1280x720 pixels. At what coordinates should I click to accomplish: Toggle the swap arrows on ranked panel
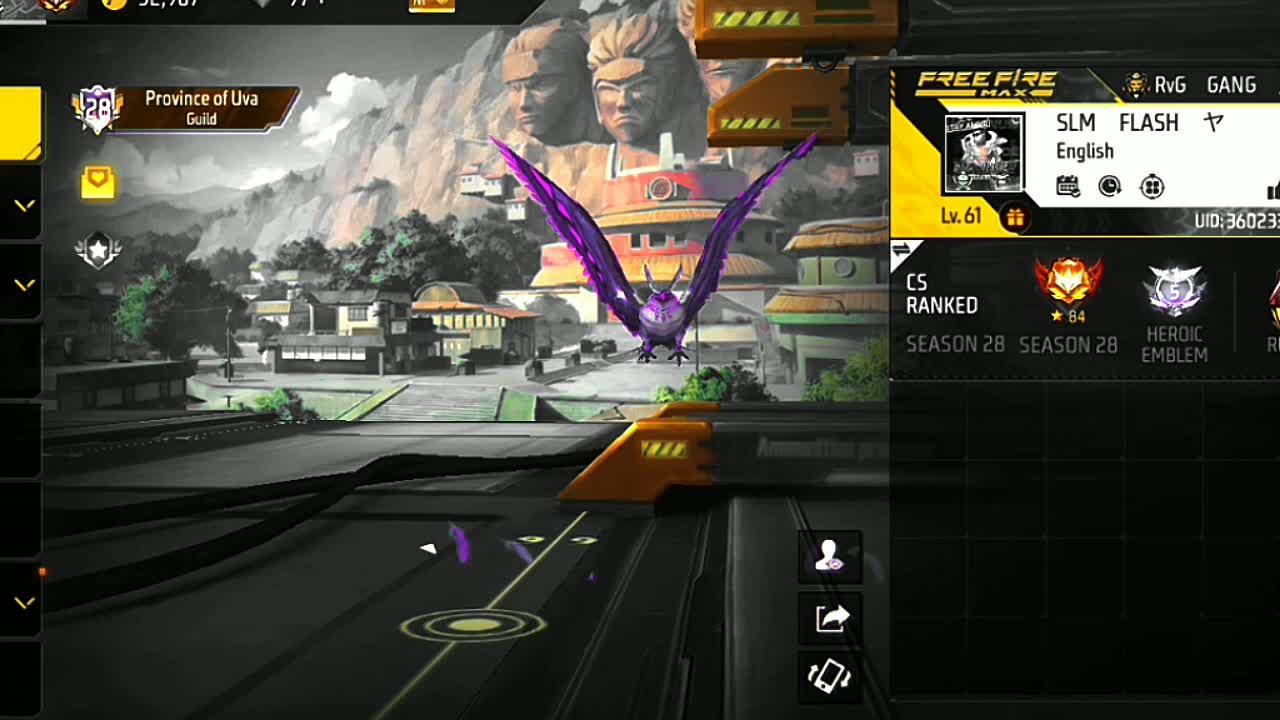tap(901, 250)
